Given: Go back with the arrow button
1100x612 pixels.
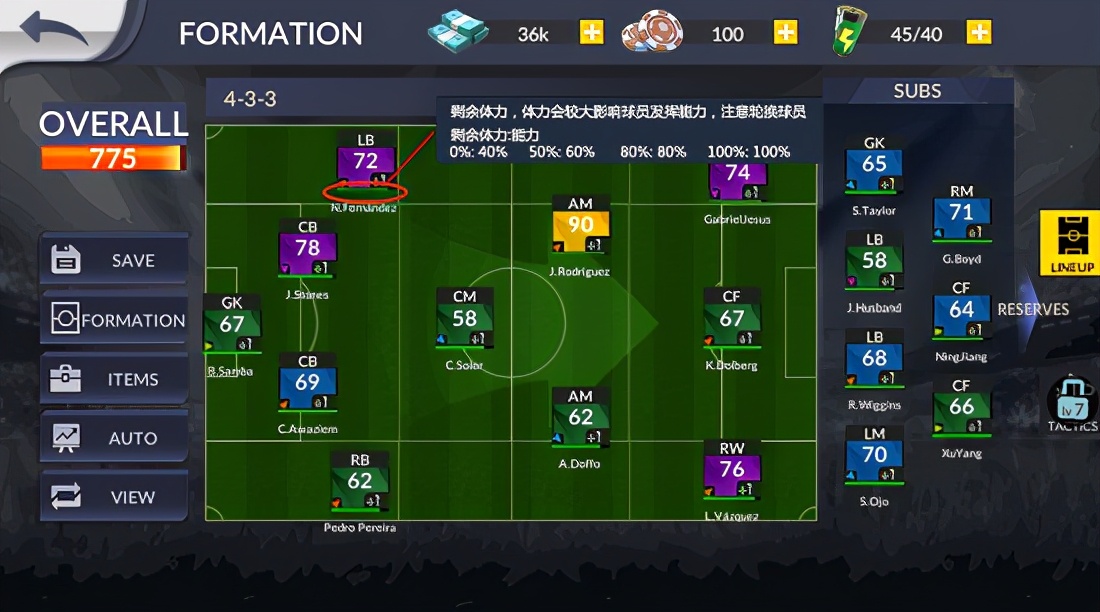Looking at the screenshot, I should pos(55,28).
